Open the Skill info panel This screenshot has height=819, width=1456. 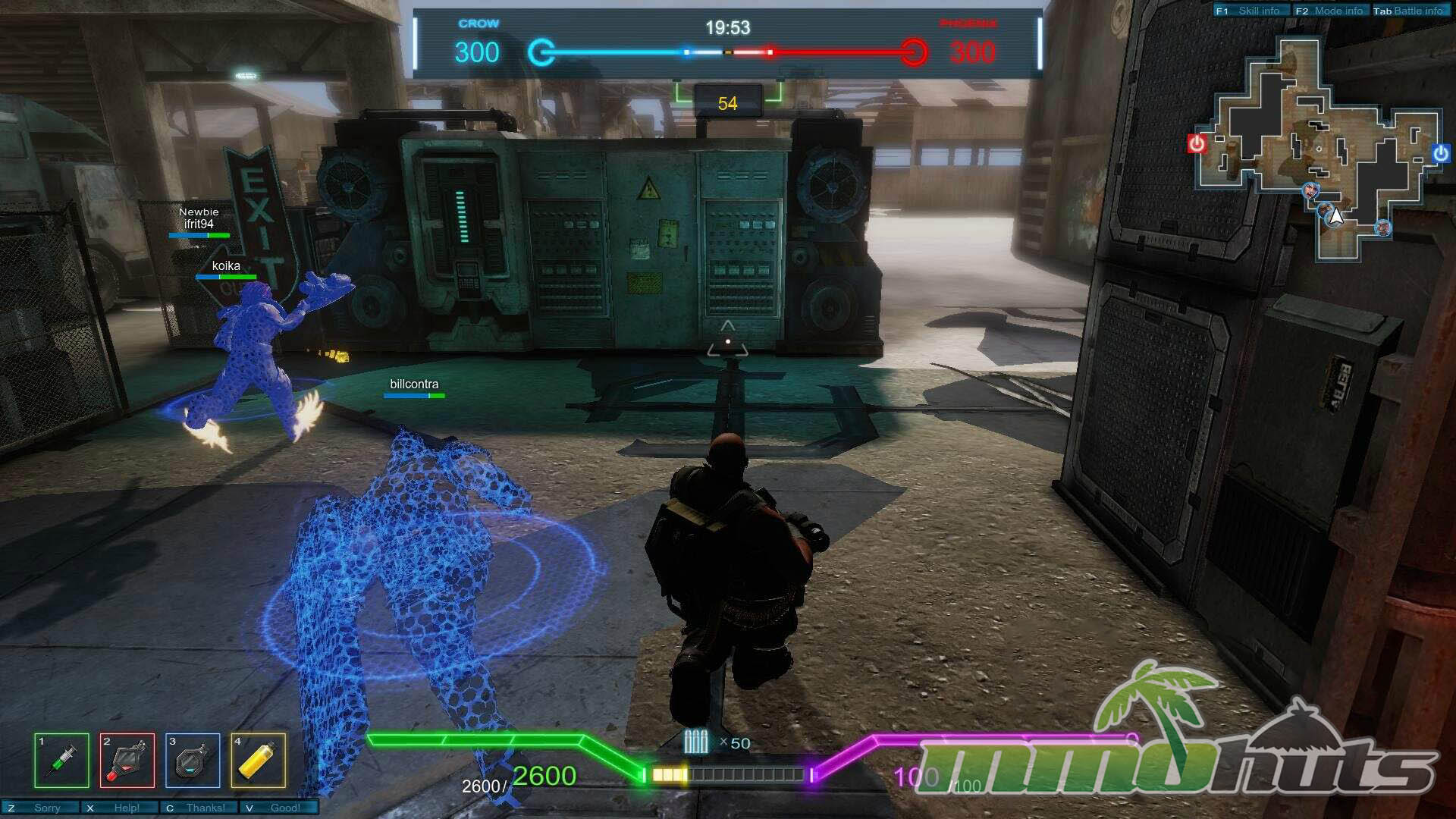(1250, 11)
